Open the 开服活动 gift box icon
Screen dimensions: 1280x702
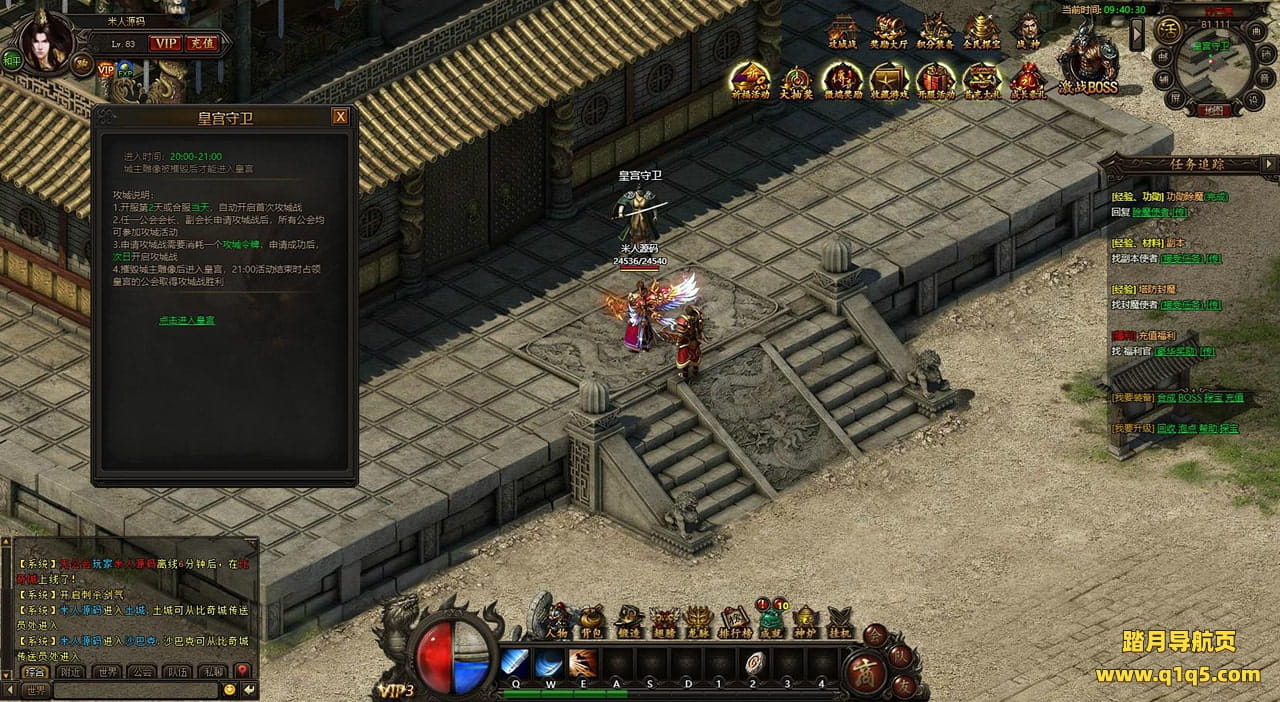[x=935, y=80]
